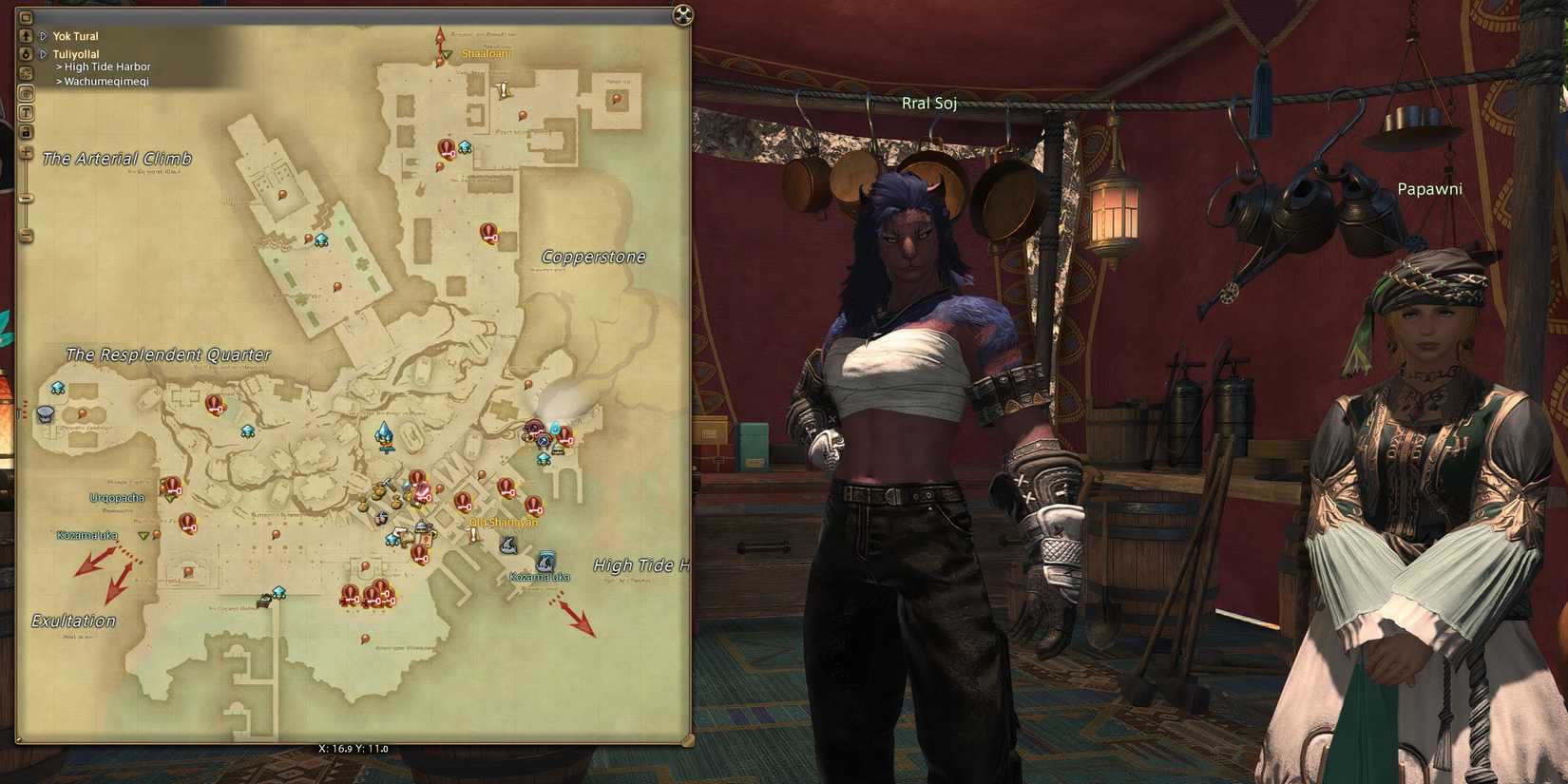Toggle map text labels with the T icon

[x=27, y=112]
